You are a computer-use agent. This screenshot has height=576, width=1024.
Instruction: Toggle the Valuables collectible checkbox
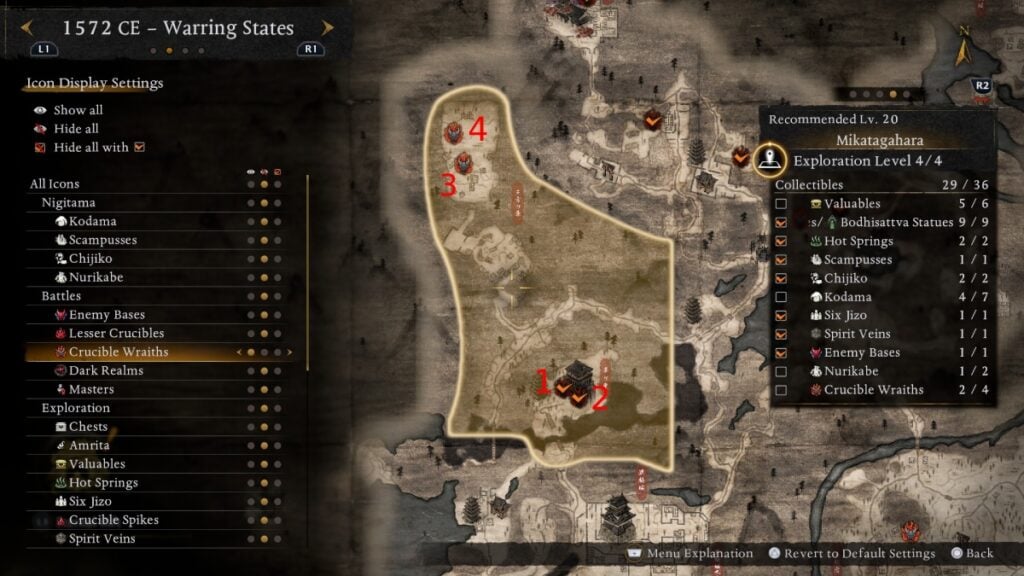coord(781,204)
